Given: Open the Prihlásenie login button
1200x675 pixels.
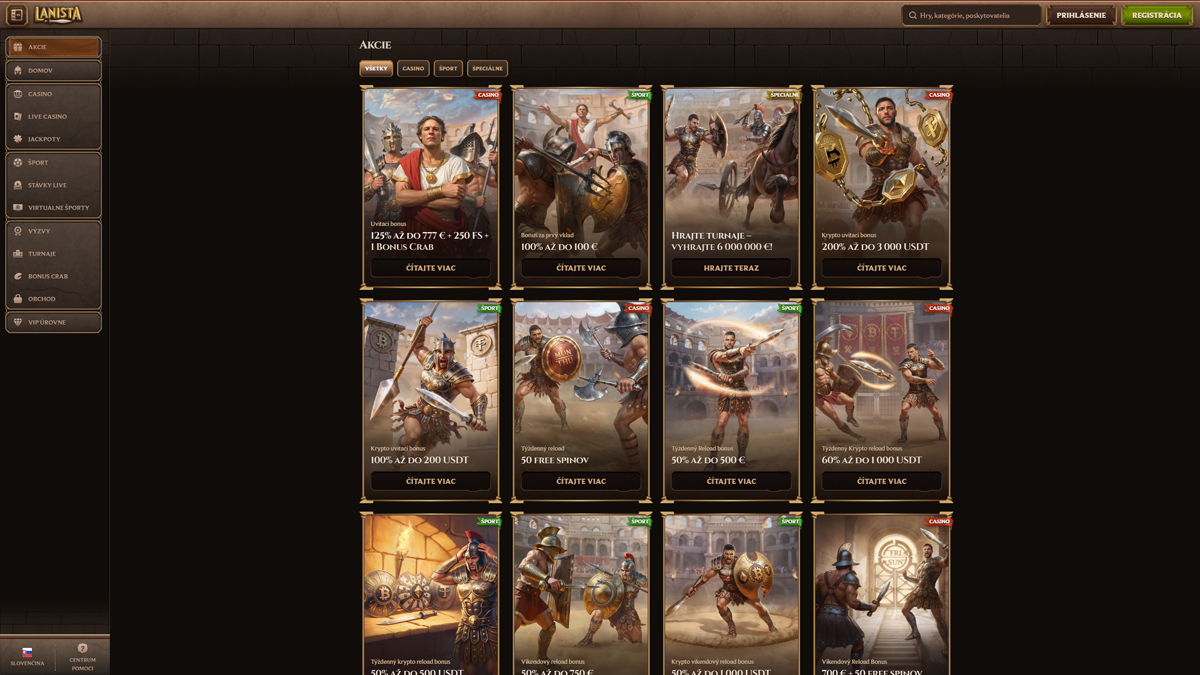Looking at the screenshot, I should (1081, 15).
